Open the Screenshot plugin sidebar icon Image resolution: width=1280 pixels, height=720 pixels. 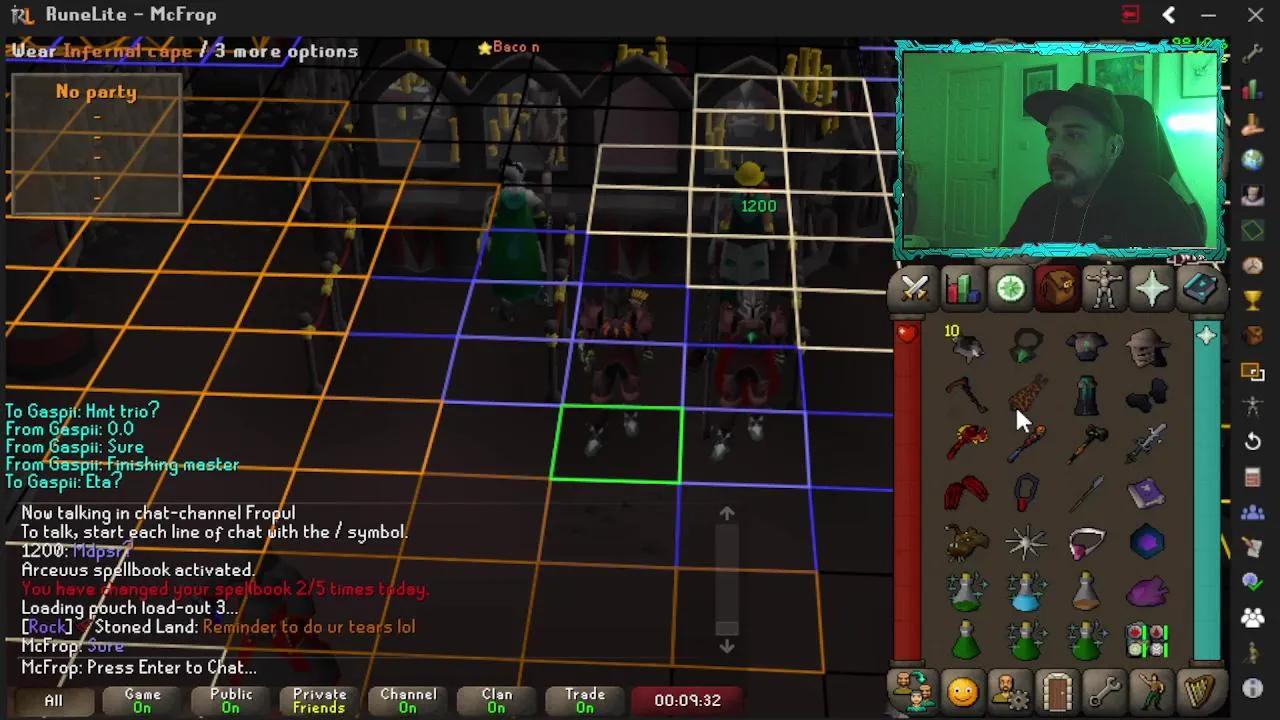pyautogui.click(x=1252, y=372)
